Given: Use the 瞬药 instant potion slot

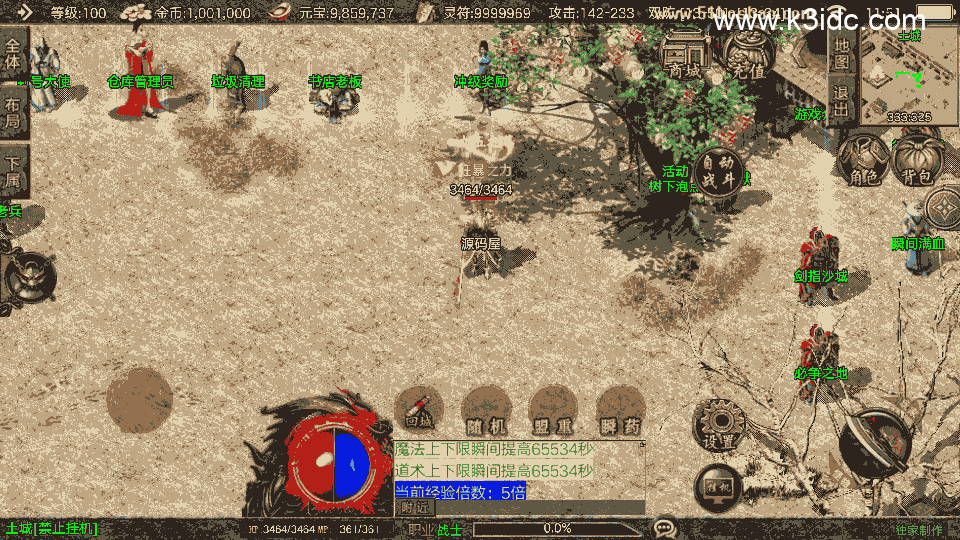Looking at the screenshot, I should 619,410.
